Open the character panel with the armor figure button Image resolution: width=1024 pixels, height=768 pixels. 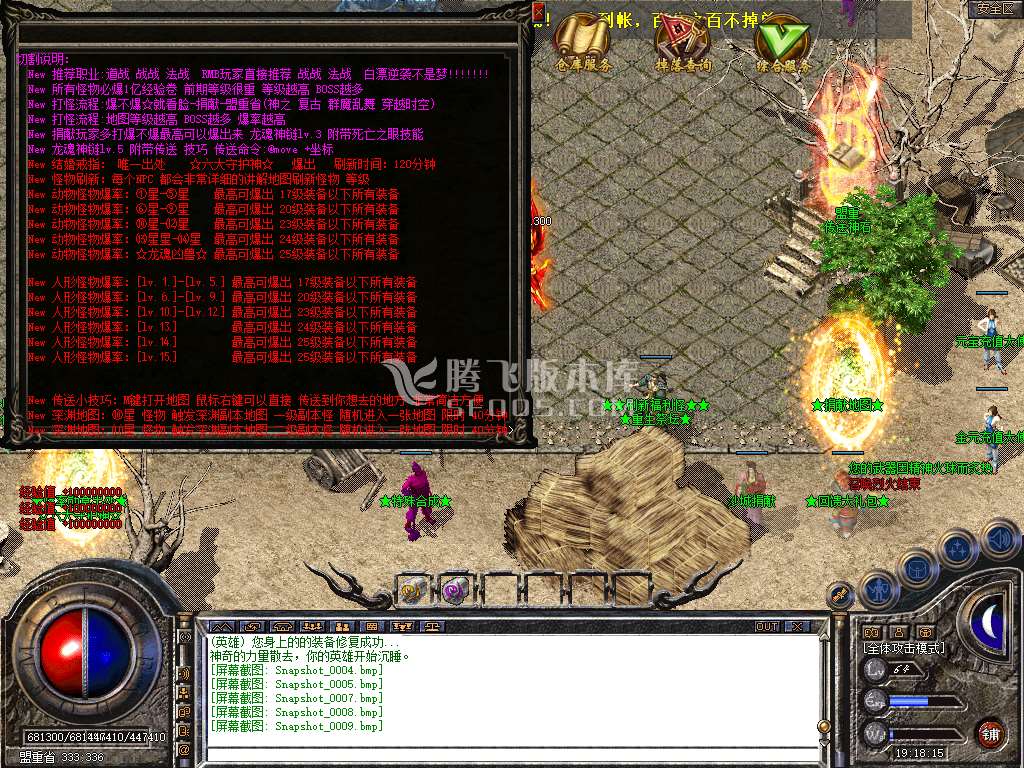tap(877, 589)
